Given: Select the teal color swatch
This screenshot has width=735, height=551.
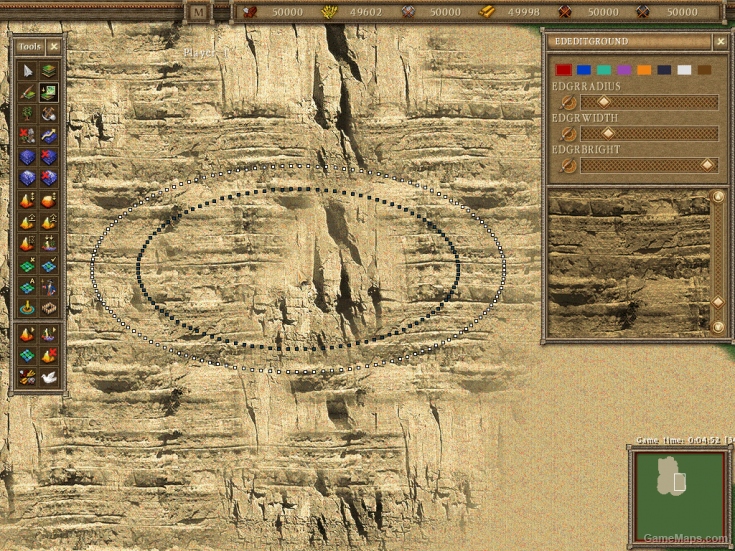Looking at the screenshot, I should (604, 70).
